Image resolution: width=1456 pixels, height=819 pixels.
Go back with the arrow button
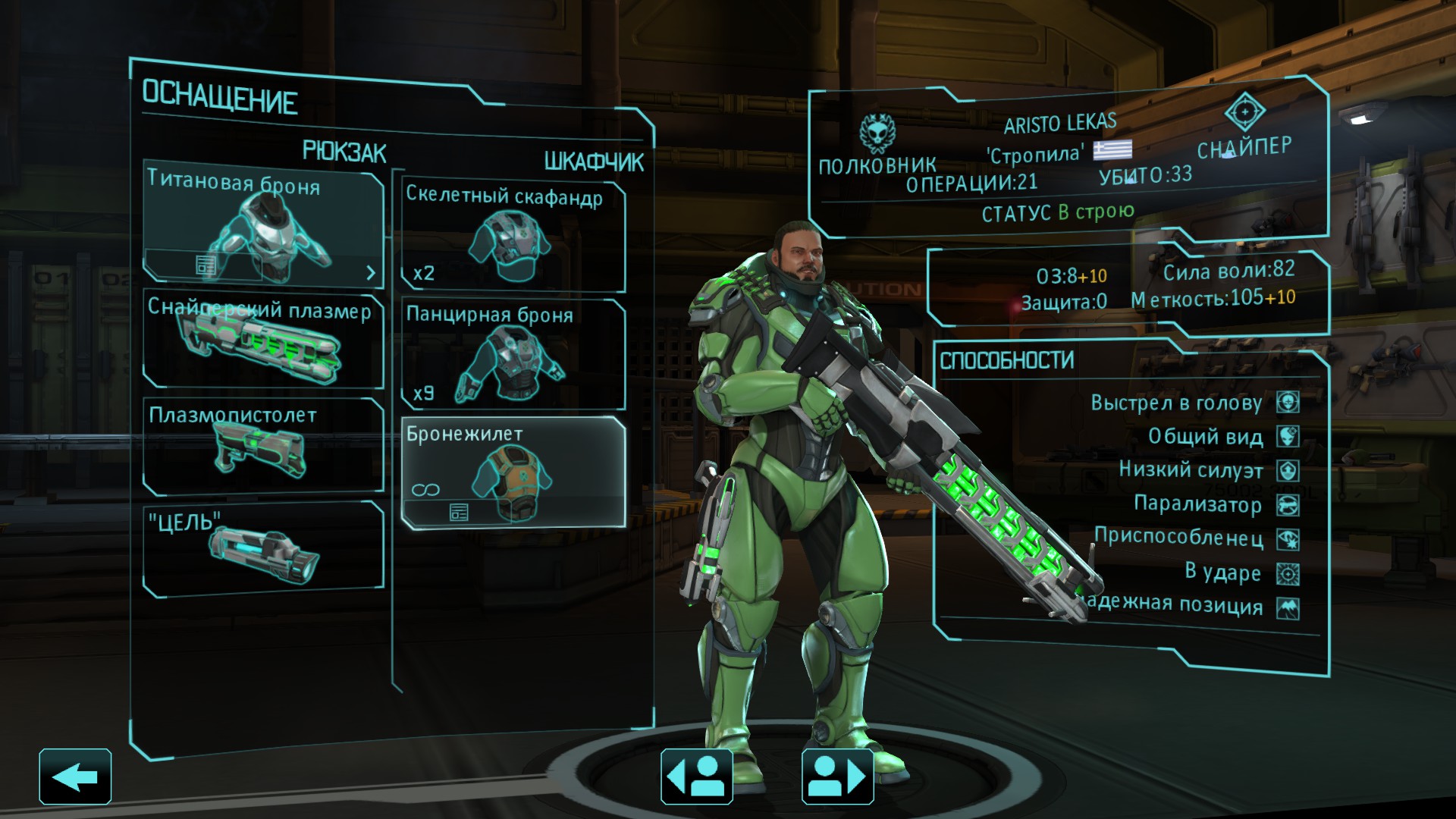tap(75, 777)
